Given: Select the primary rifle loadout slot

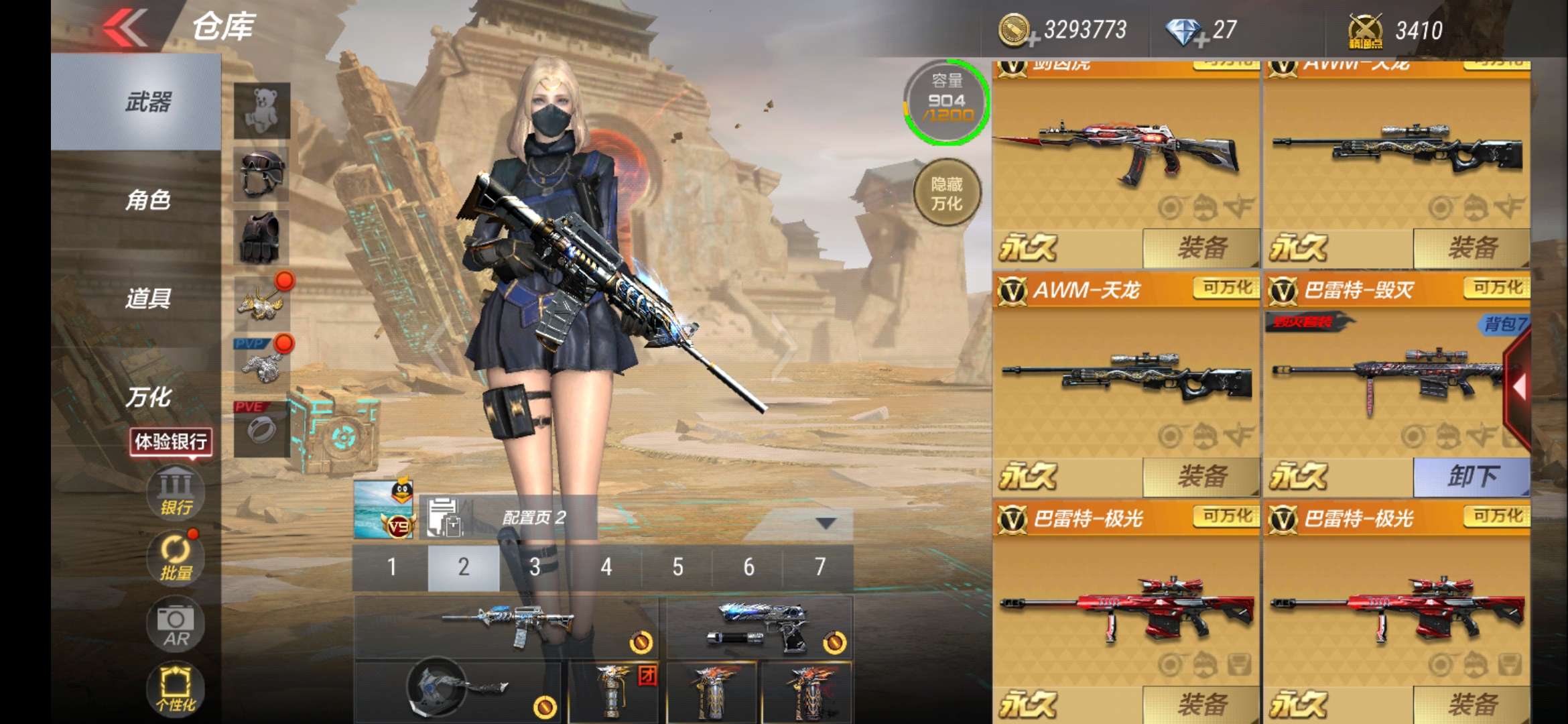Looking at the screenshot, I should click(x=506, y=627).
